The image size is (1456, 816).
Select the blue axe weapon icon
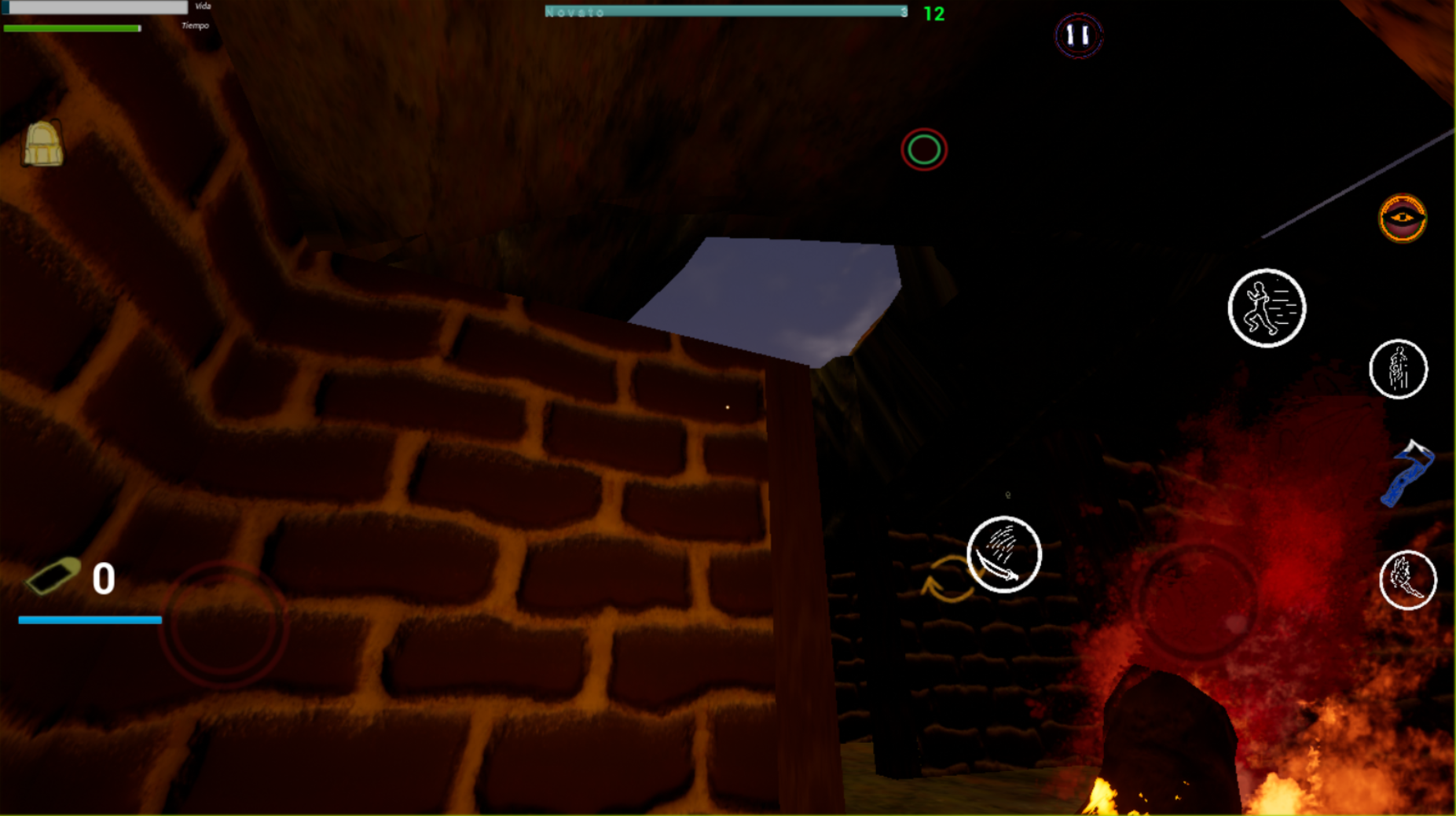1408,473
